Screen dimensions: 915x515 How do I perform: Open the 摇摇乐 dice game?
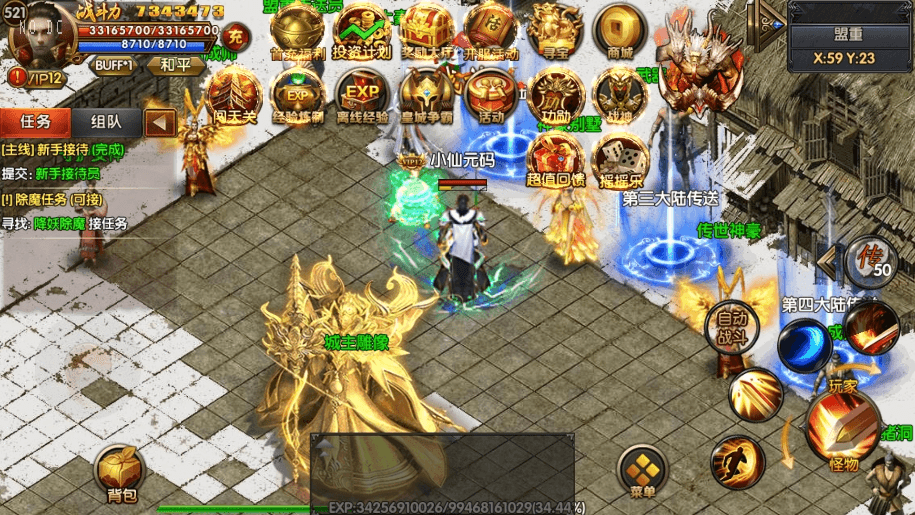pyautogui.click(x=620, y=161)
